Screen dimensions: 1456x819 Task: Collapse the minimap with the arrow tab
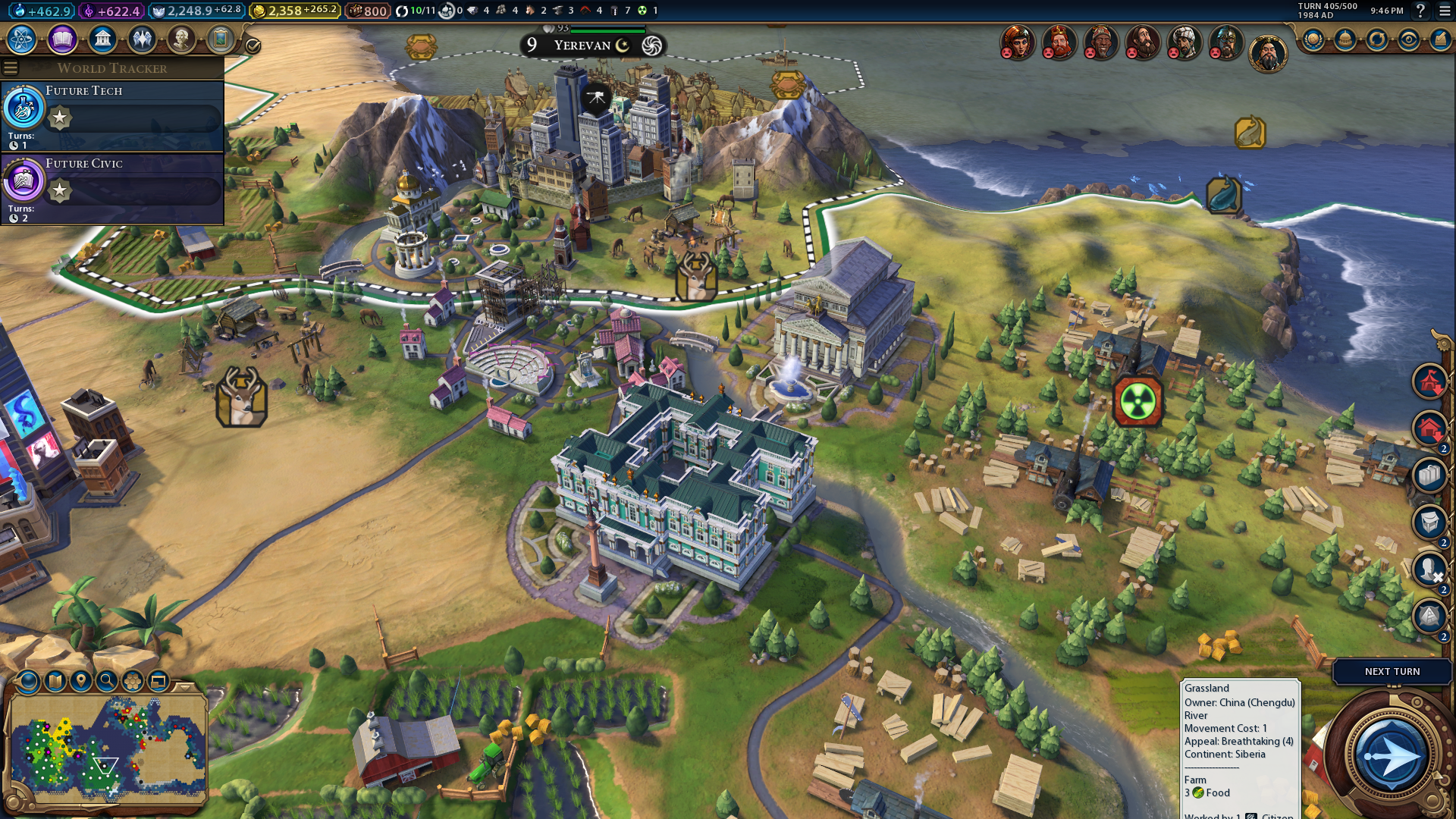184,686
